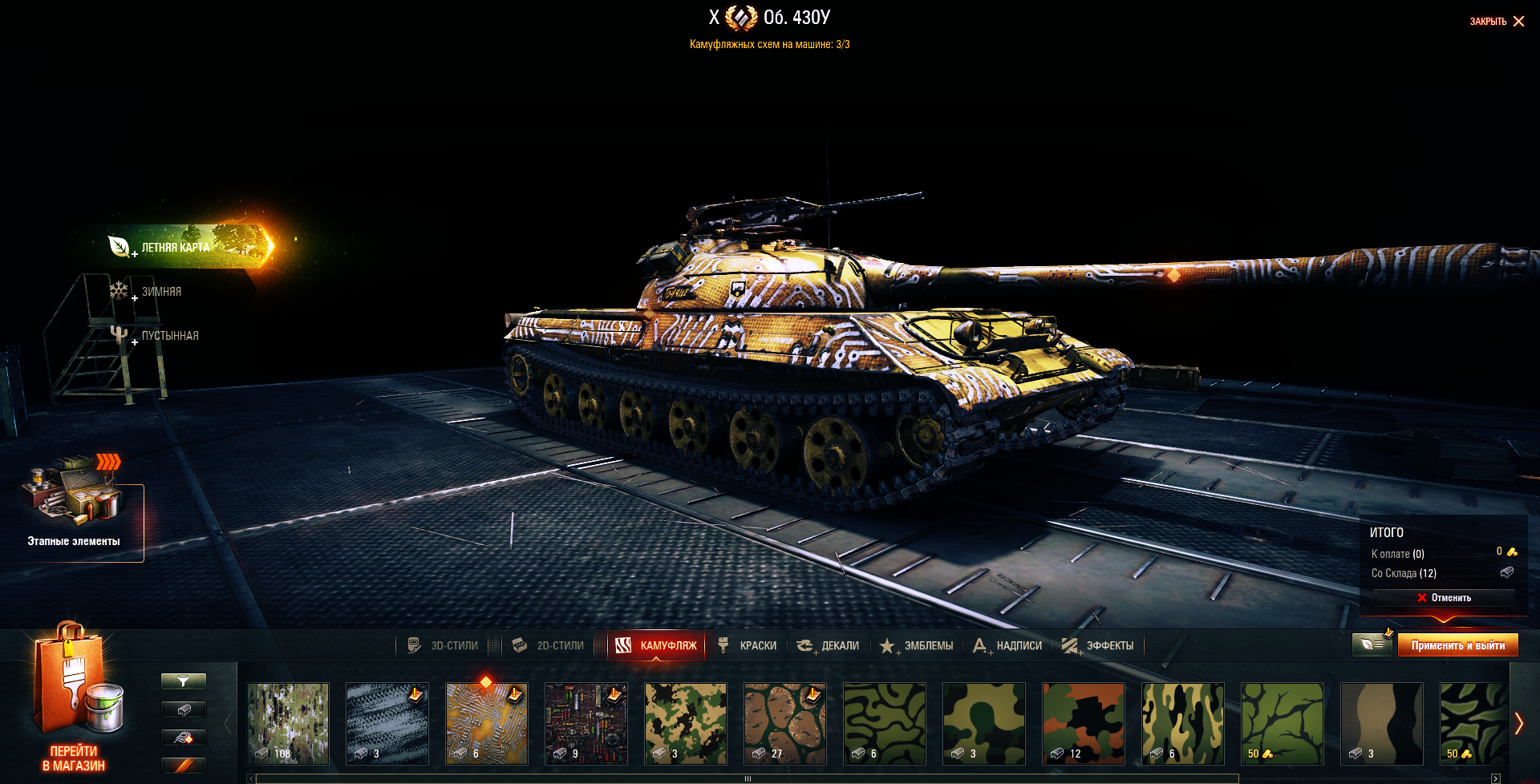Open the НАДПИСИ inscriptions tab
The height and width of the screenshot is (784, 1540).
[x=1007, y=645]
